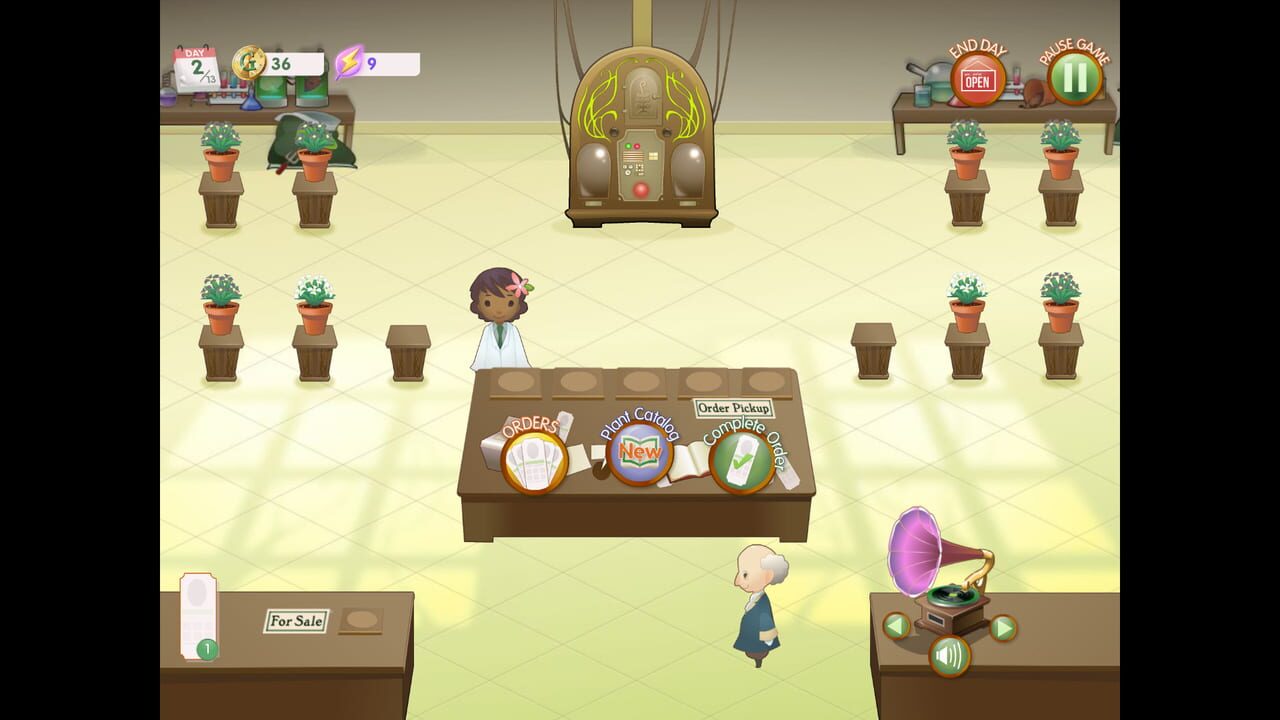Click the gramophone speaker volume icon
This screenshot has width=1280, height=720.
click(949, 657)
